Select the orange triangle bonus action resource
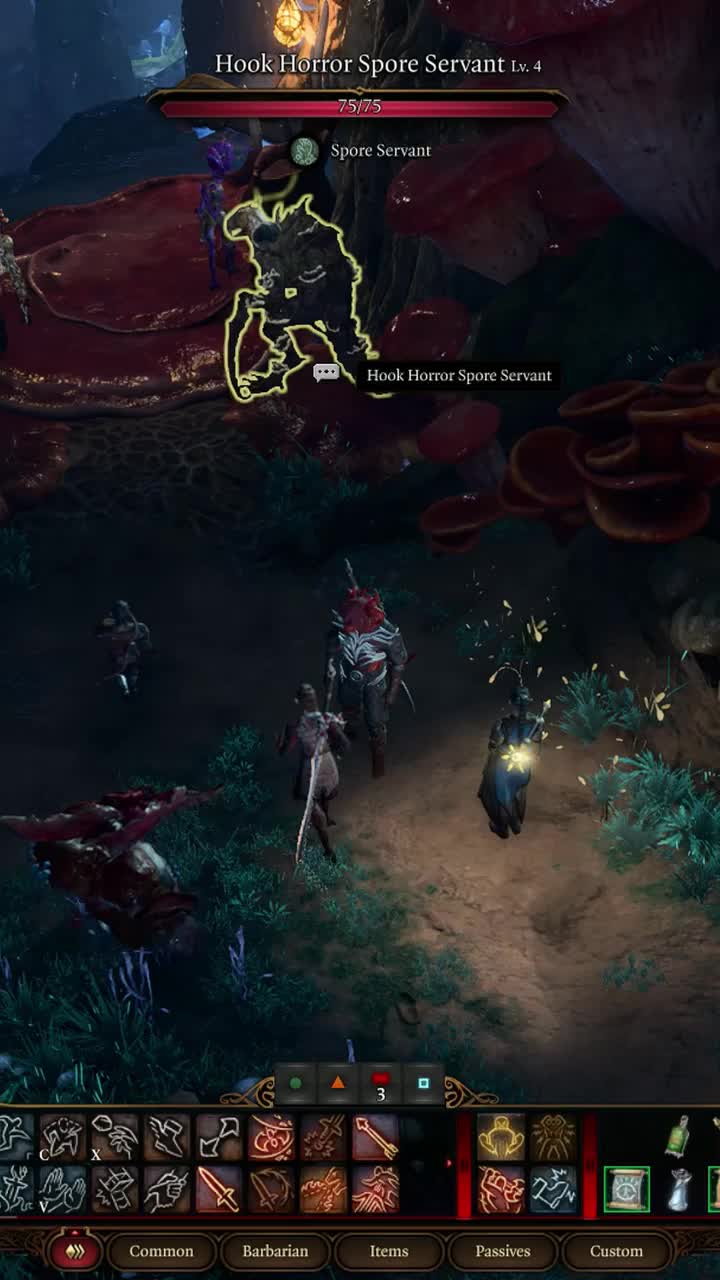This screenshot has height=1280, width=720. (338, 1083)
